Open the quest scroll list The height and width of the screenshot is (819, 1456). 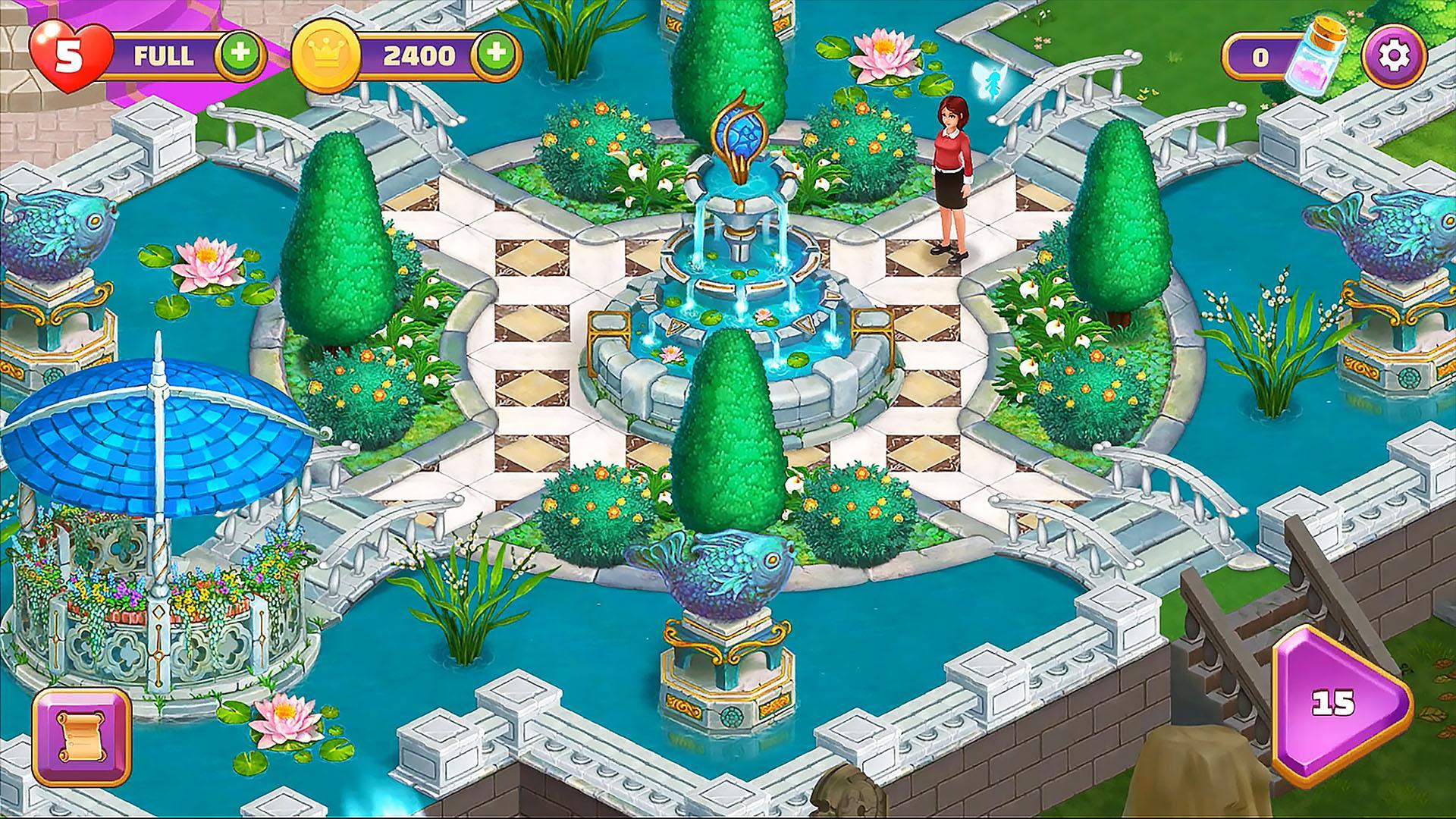coord(82,738)
